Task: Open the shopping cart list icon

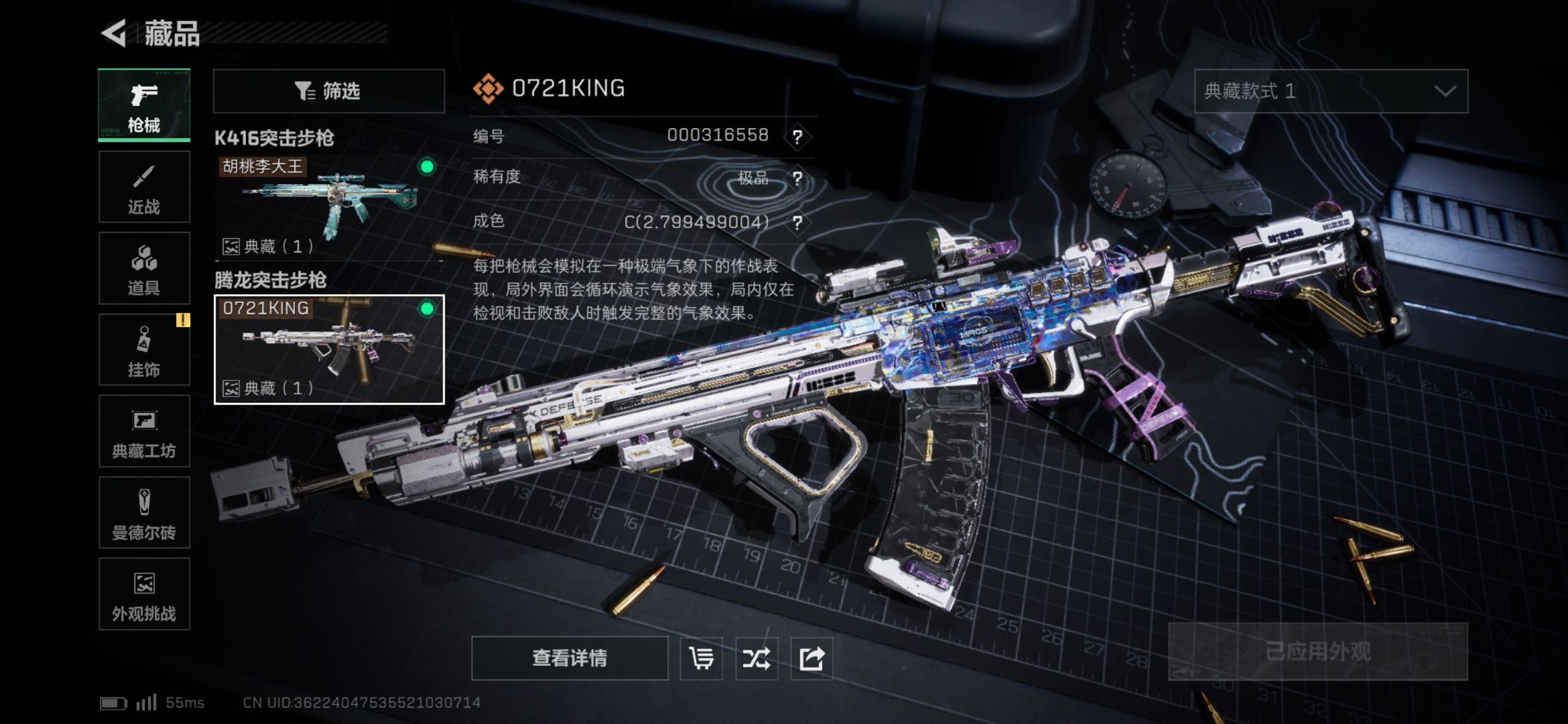Action: click(x=701, y=658)
